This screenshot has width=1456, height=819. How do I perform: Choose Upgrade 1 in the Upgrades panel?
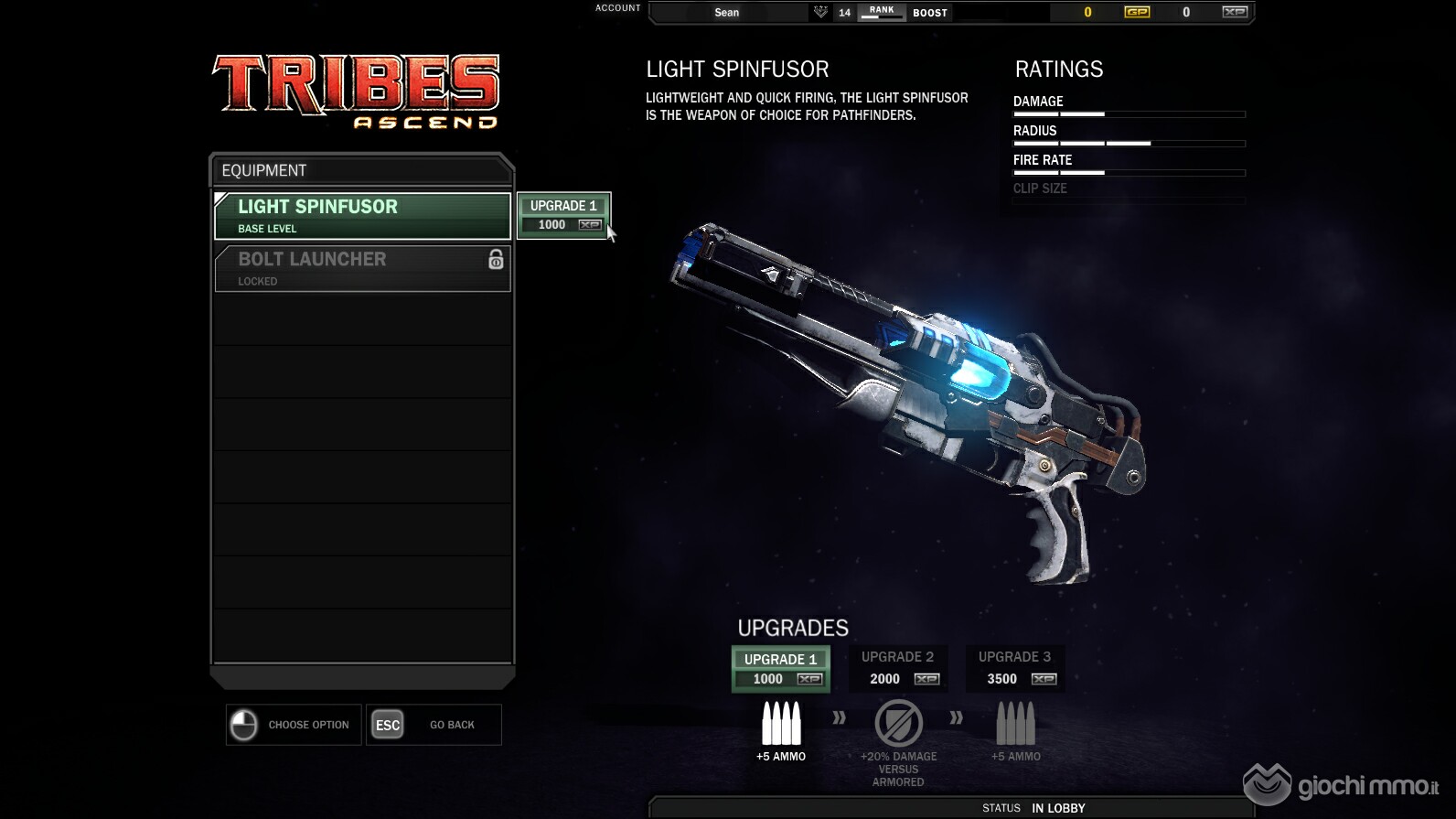pyautogui.click(x=780, y=669)
